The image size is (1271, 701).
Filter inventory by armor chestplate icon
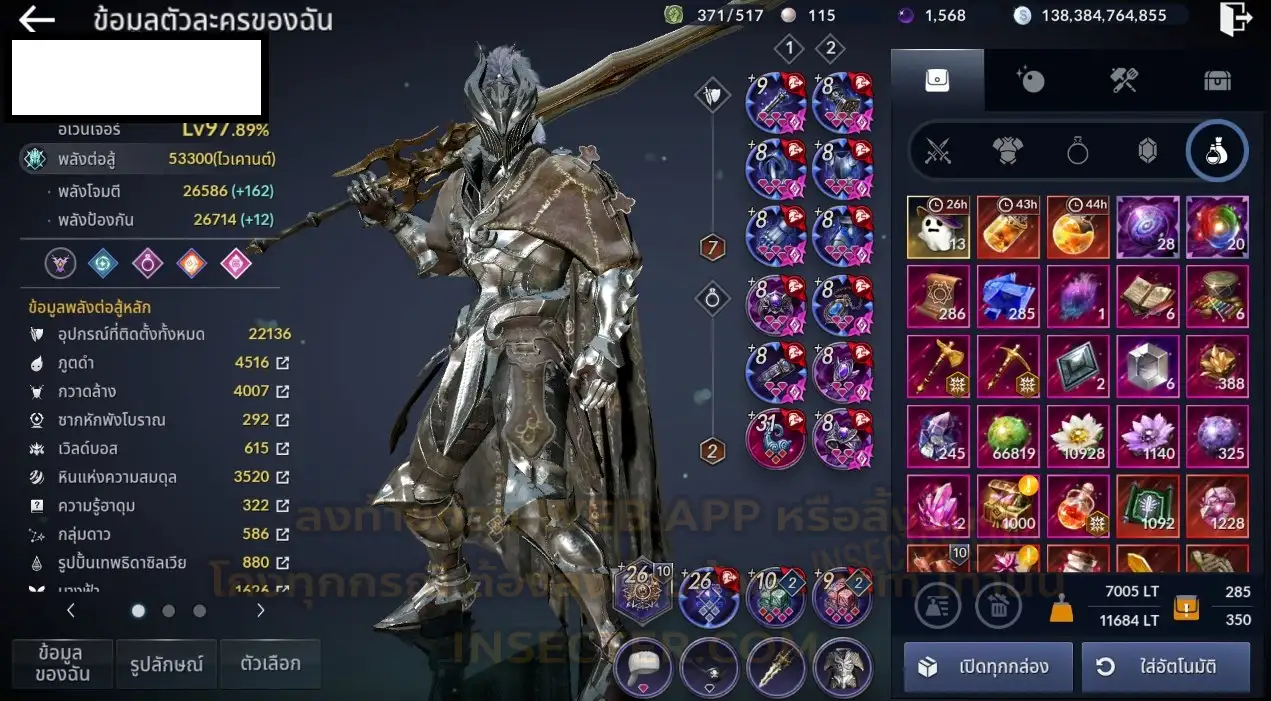[1007, 151]
